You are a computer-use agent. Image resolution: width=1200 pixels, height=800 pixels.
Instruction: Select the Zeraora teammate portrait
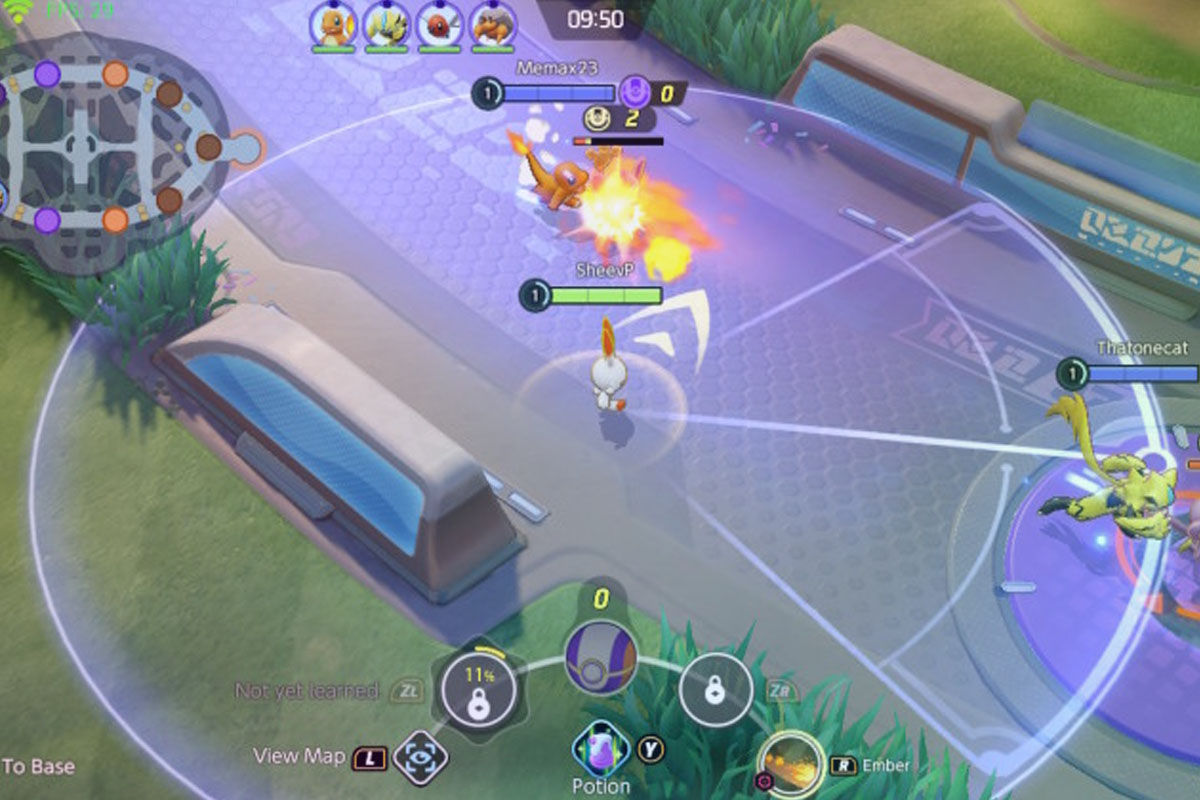pos(386,22)
